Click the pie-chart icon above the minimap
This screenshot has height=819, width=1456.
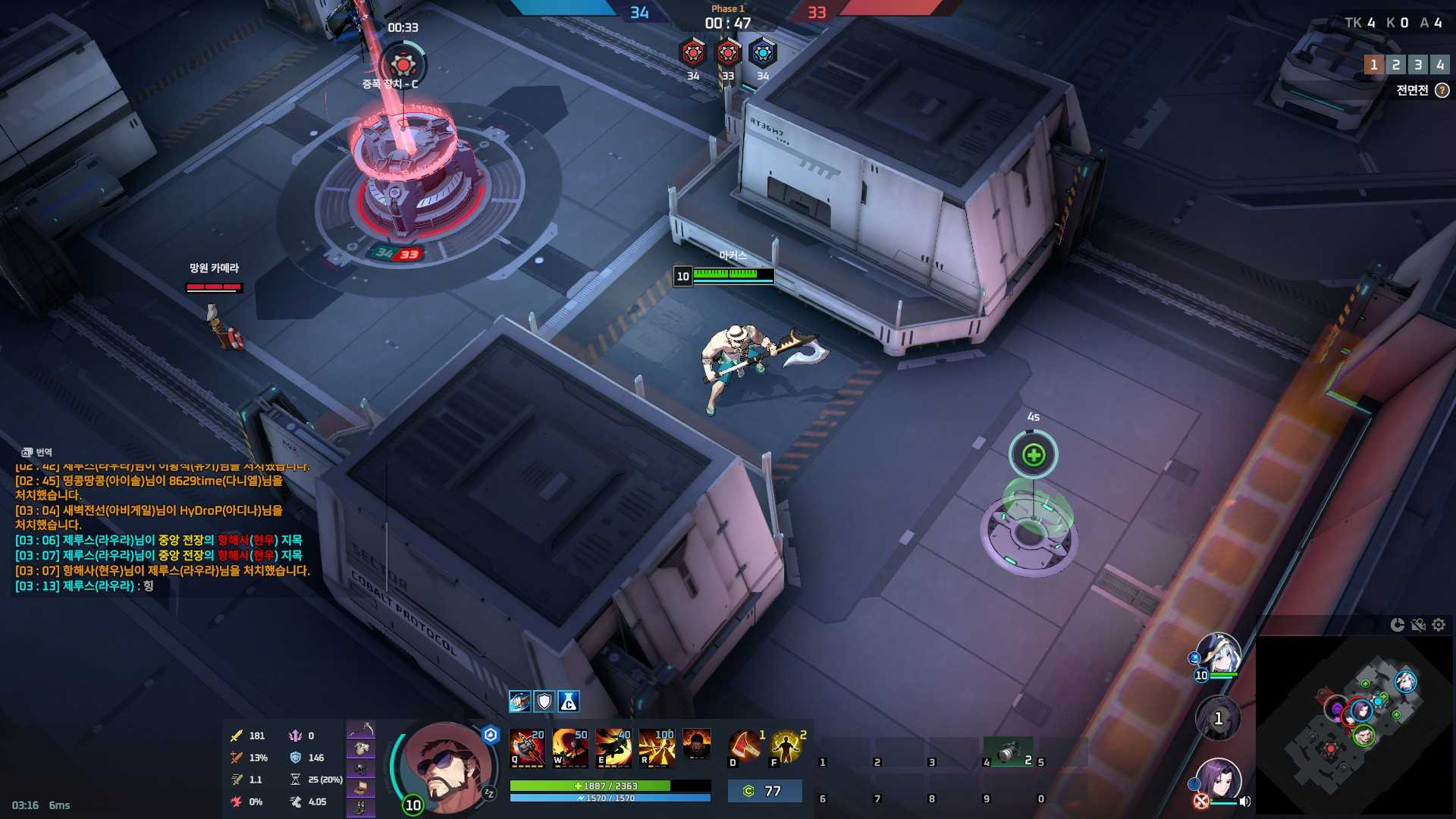[x=1398, y=625]
